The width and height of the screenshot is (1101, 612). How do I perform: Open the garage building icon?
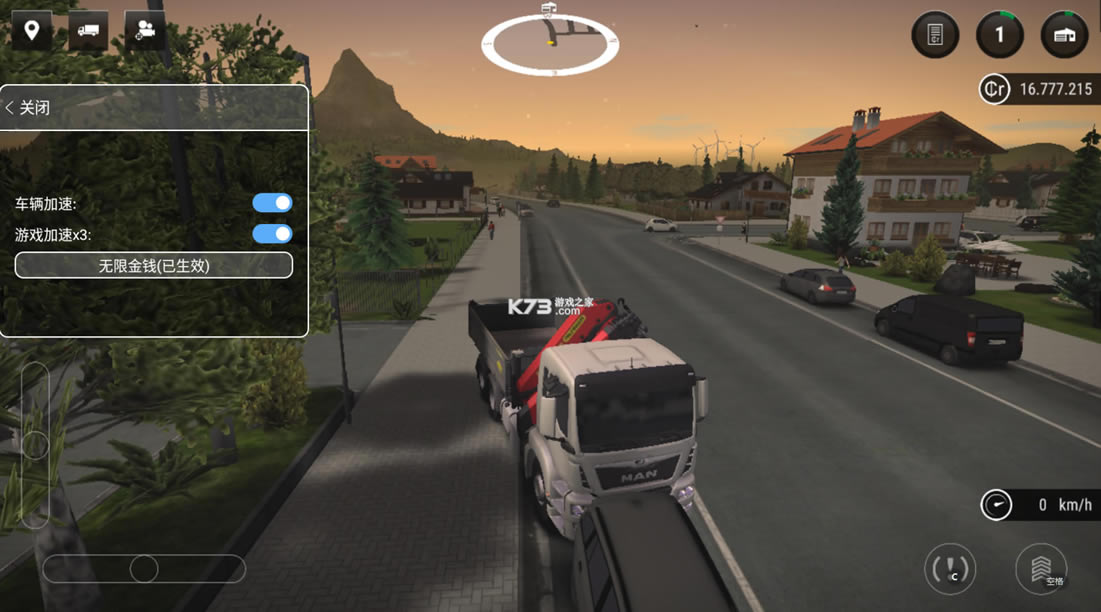[x=1064, y=35]
